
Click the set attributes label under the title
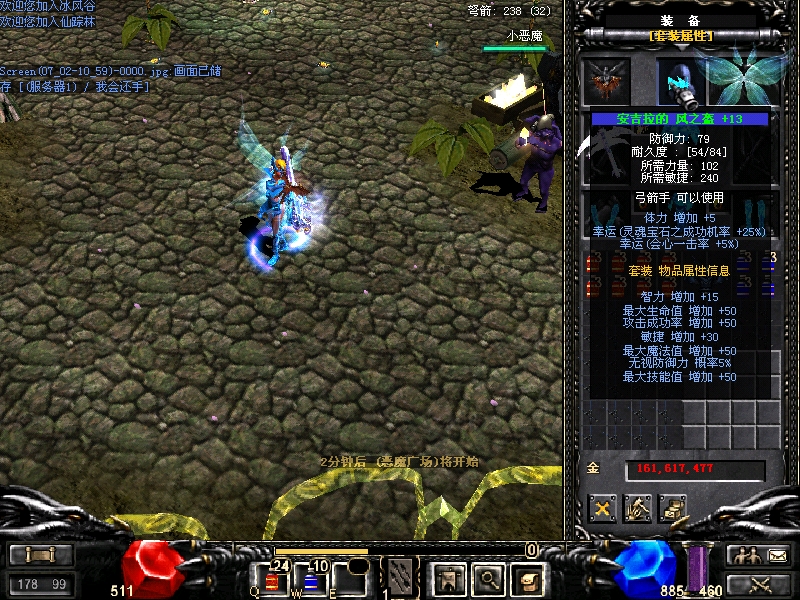[680, 36]
